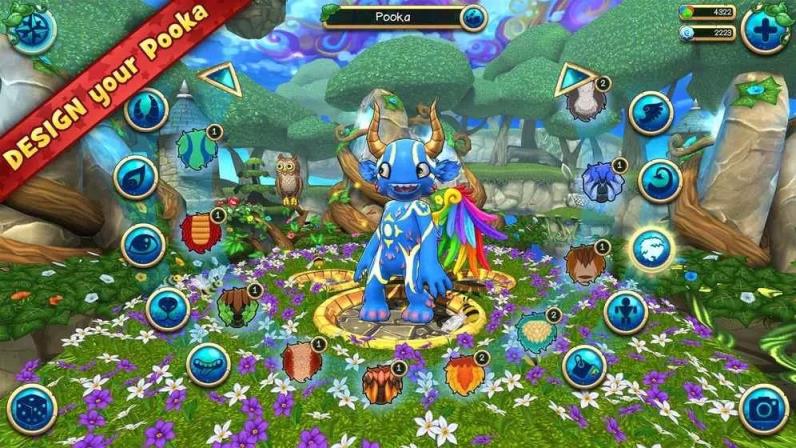Select the nose category icon
Screen dimensions: 796x448
(167, 309)
